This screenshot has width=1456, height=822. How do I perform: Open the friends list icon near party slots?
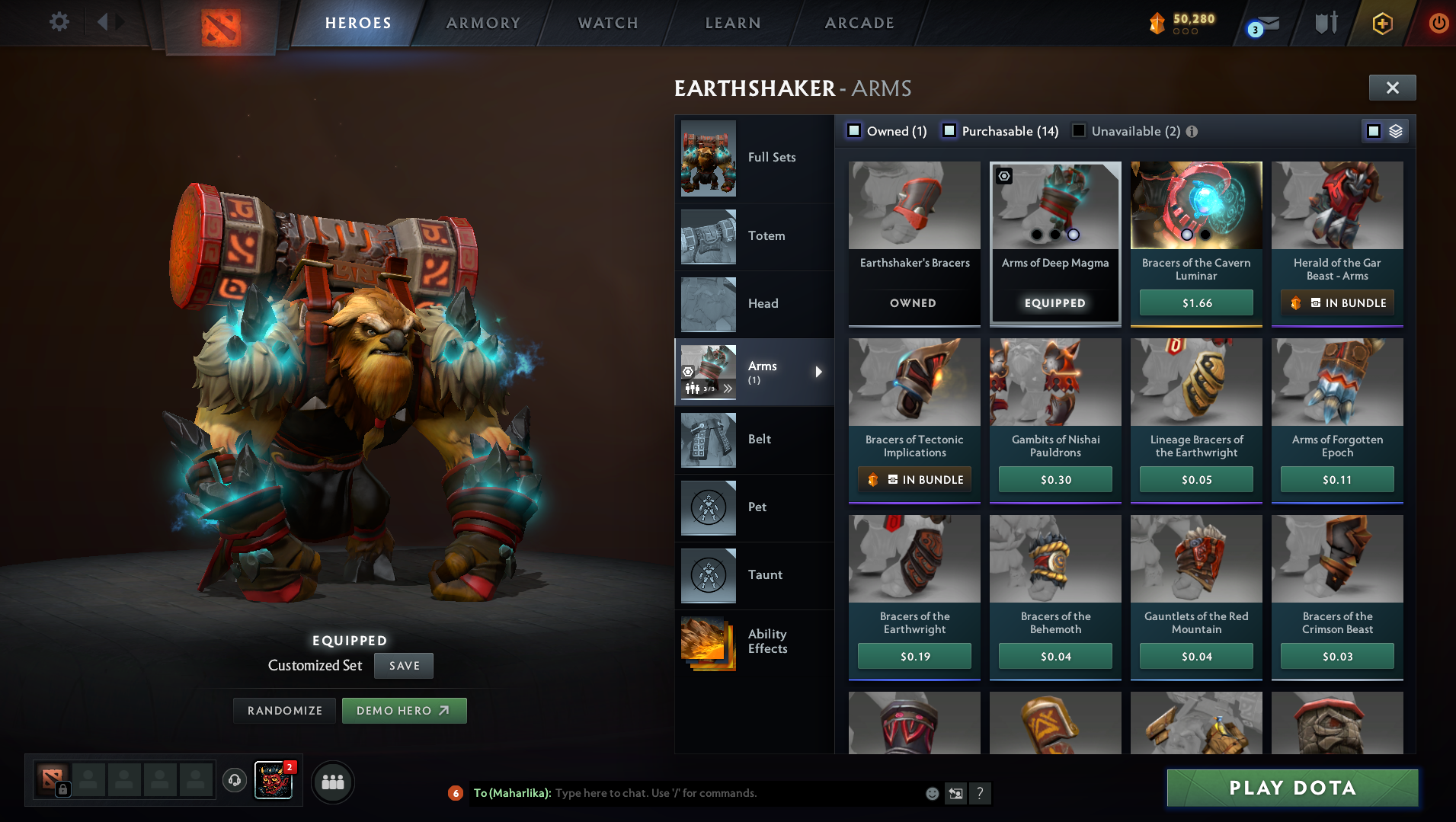[x=332, y=782]
